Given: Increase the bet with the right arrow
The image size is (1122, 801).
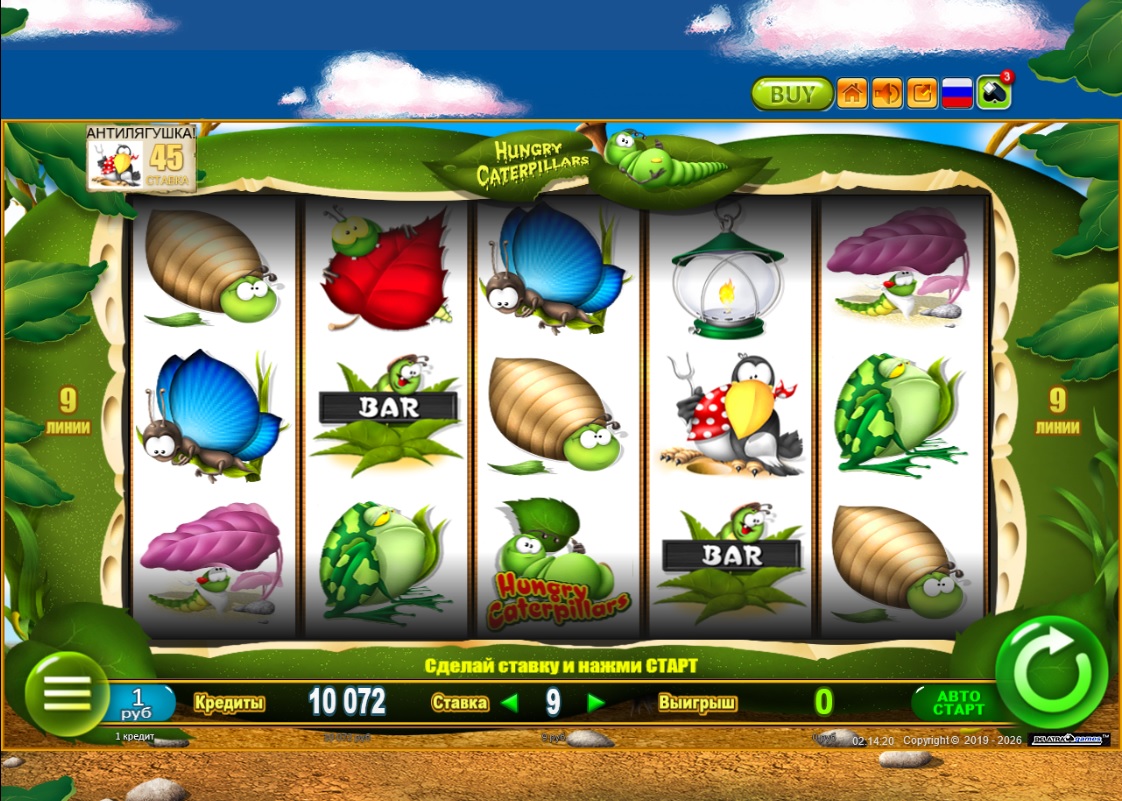Looking at the screenshot, I should point(596,703).
